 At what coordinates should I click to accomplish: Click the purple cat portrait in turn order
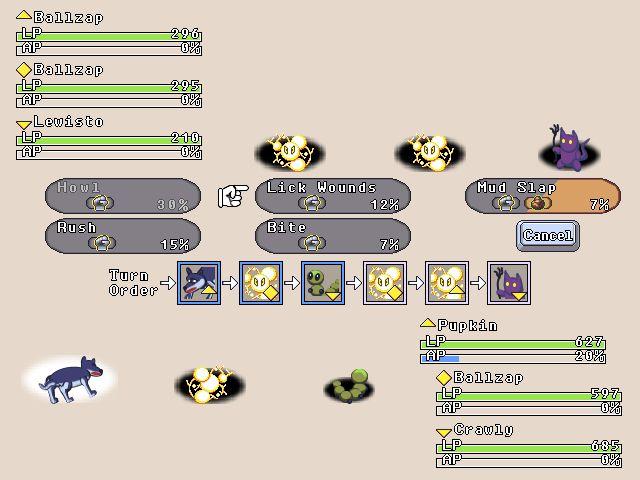509,283
